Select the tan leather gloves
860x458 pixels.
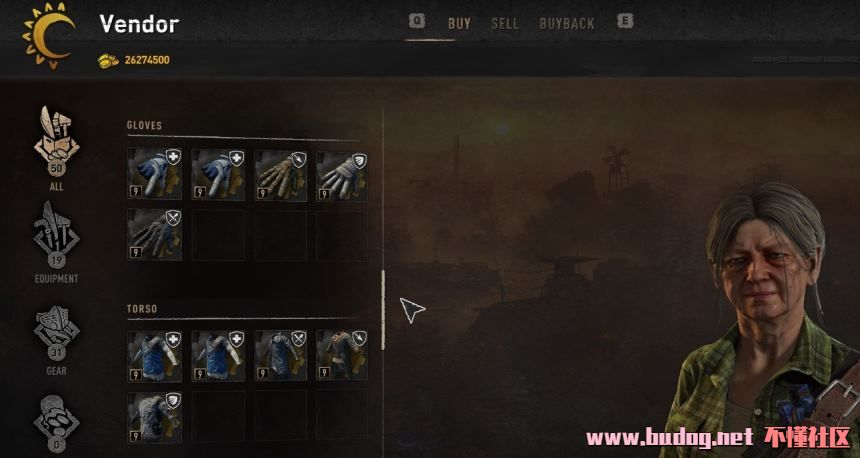click(x=281, y=175)
